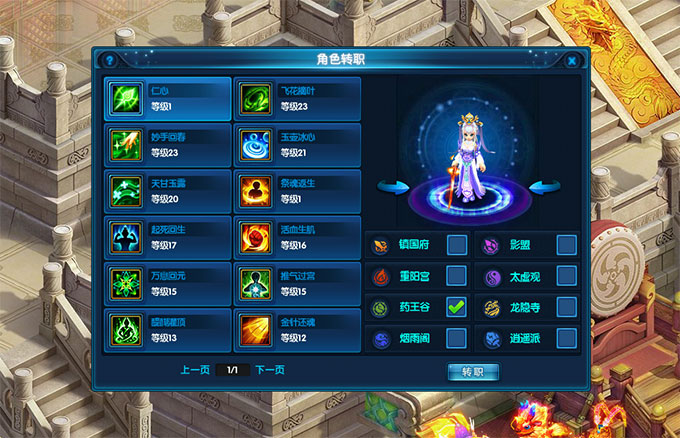Viewport: 680px width, 438px height.
Task: Open the help question mark button
Action: (109, 60)
